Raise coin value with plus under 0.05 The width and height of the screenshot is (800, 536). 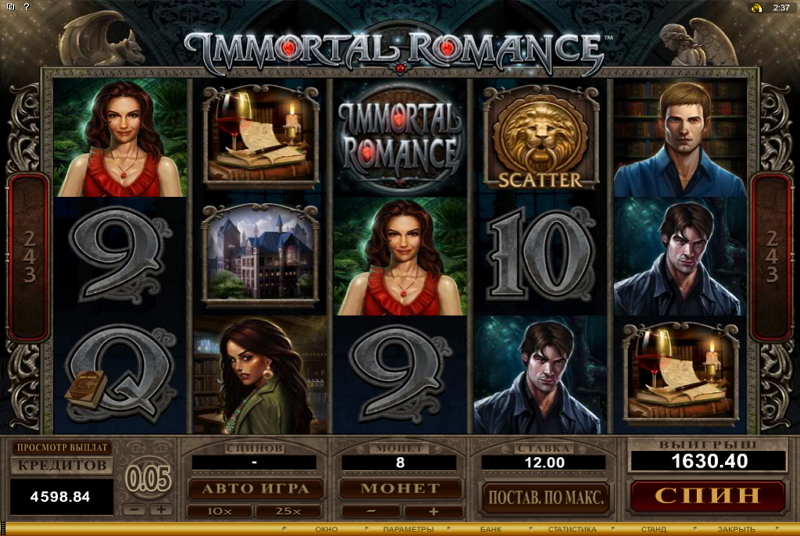pos(160,510)
